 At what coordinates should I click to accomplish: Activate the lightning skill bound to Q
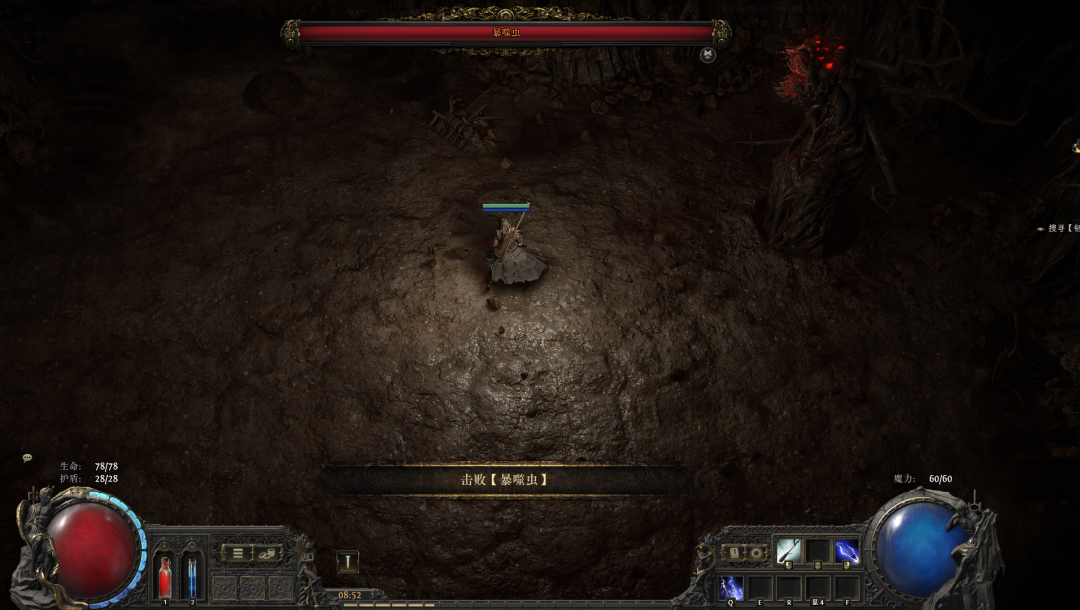(x=731, y=588)
